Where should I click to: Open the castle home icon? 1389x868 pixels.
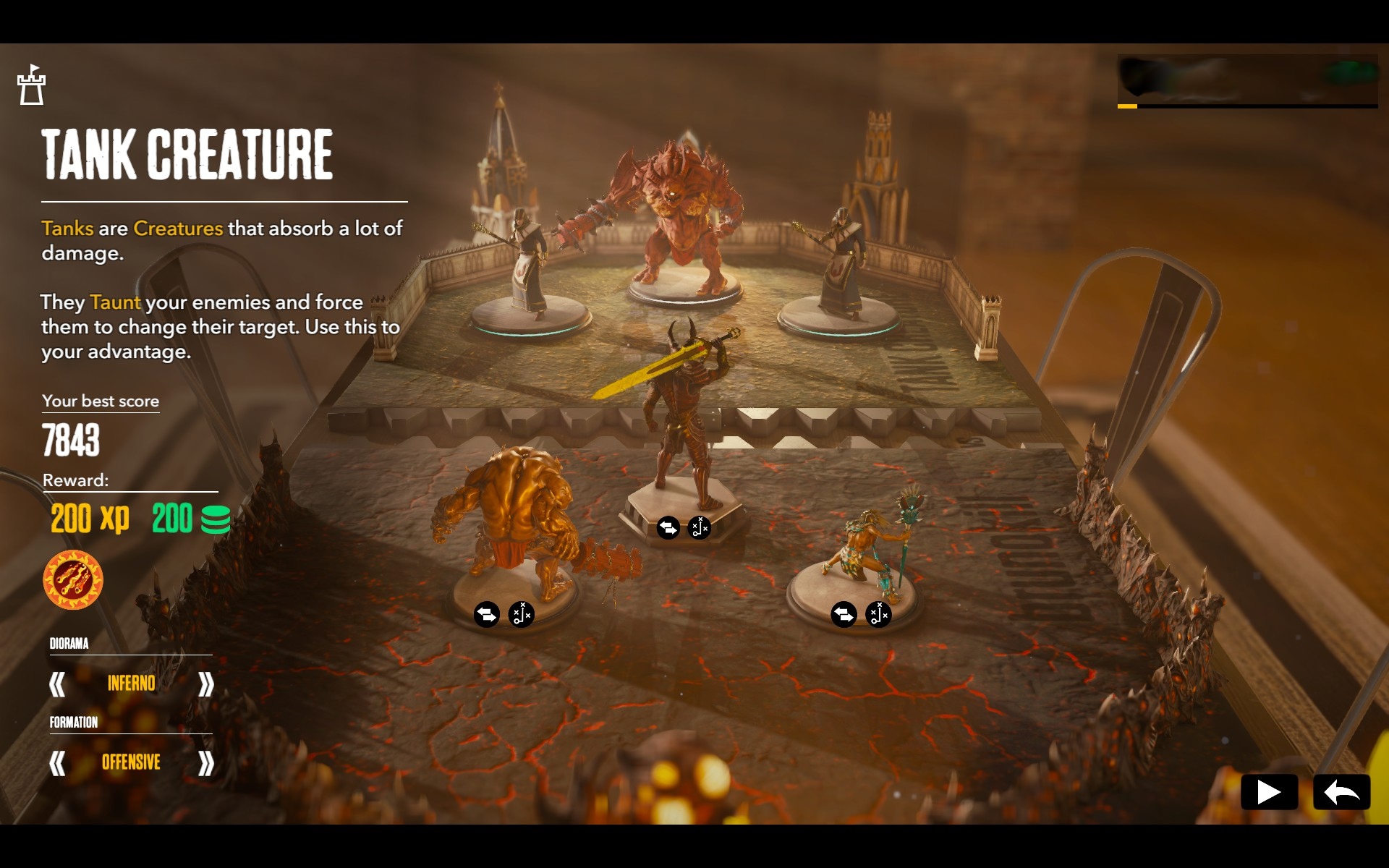pos(31,85)
